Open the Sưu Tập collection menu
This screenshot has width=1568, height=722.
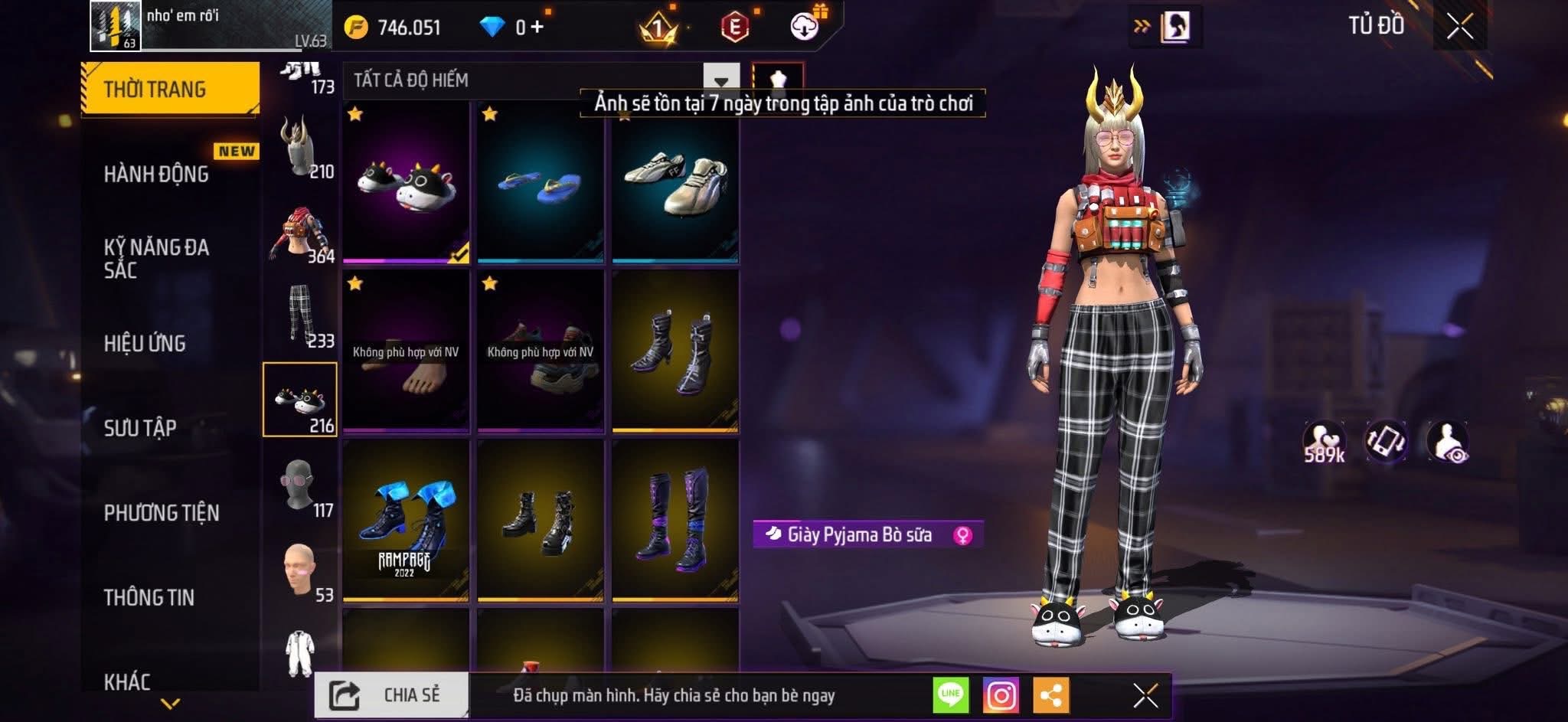140,427
